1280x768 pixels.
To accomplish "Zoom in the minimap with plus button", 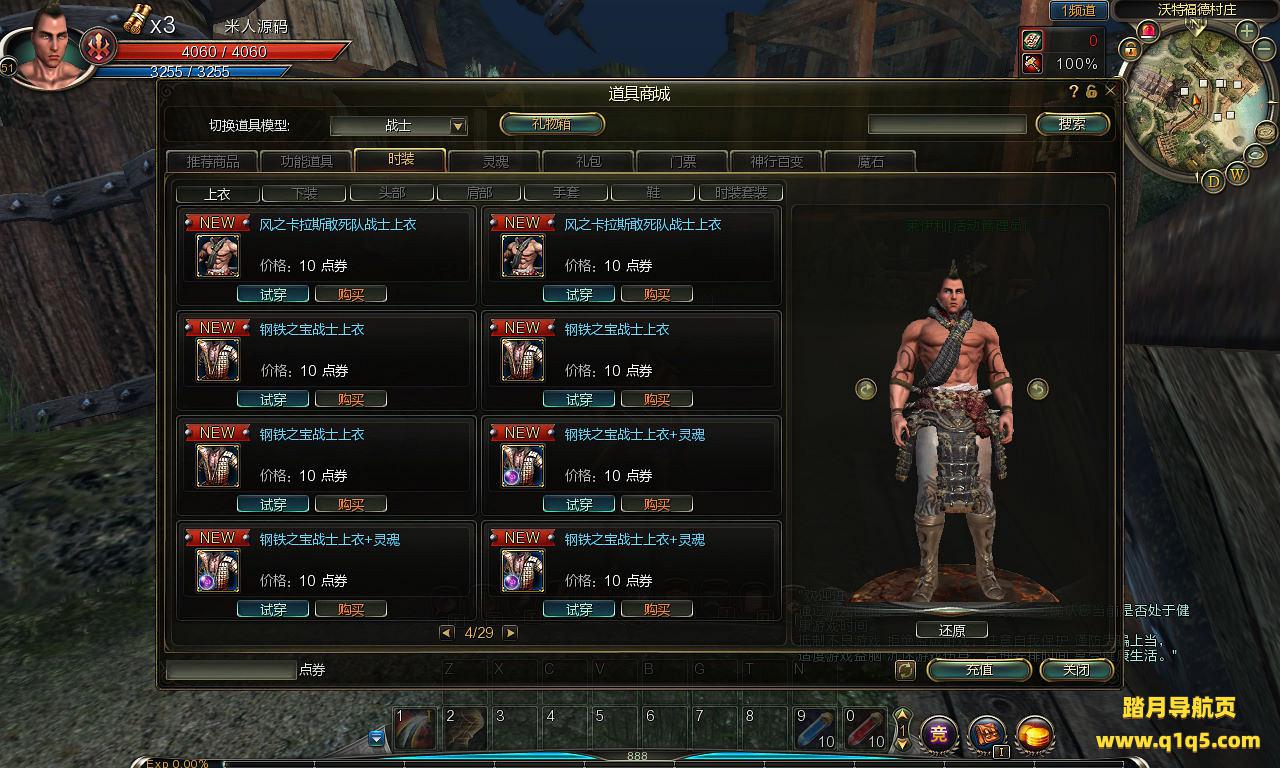I will (x=1247, y=31).
